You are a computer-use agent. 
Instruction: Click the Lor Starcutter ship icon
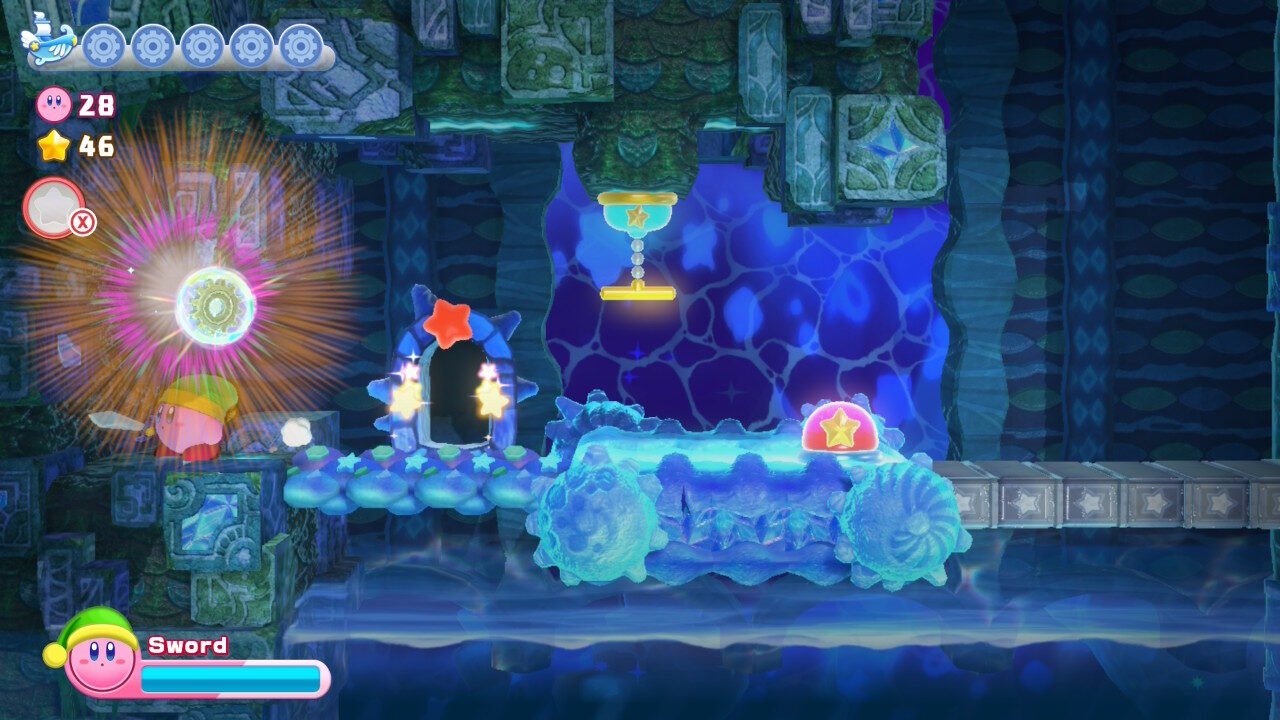click(x=48, y=40)
